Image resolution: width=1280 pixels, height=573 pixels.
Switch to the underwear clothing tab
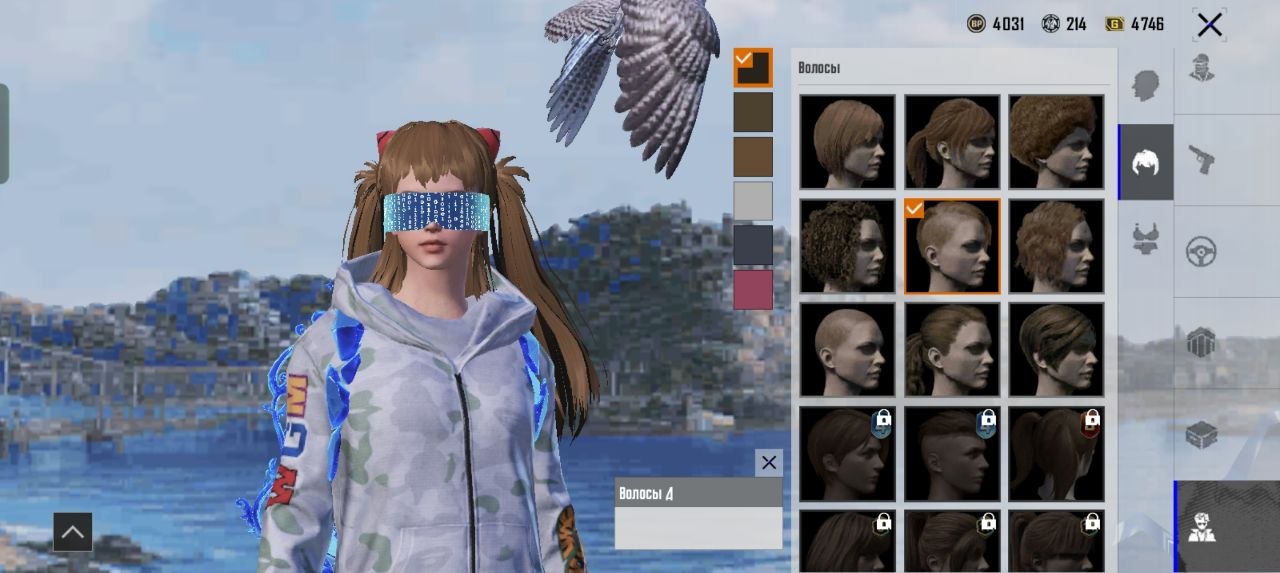click(x=1145, y=238)
